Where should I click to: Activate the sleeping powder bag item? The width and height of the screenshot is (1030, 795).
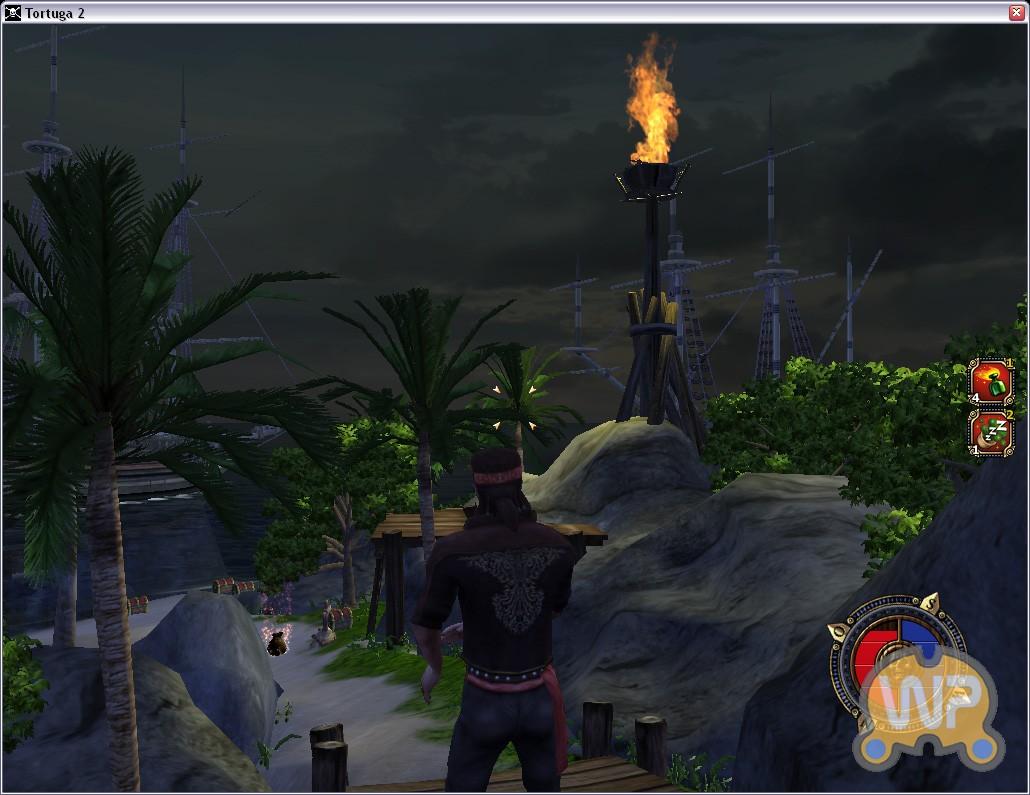(x=992, y=433)
